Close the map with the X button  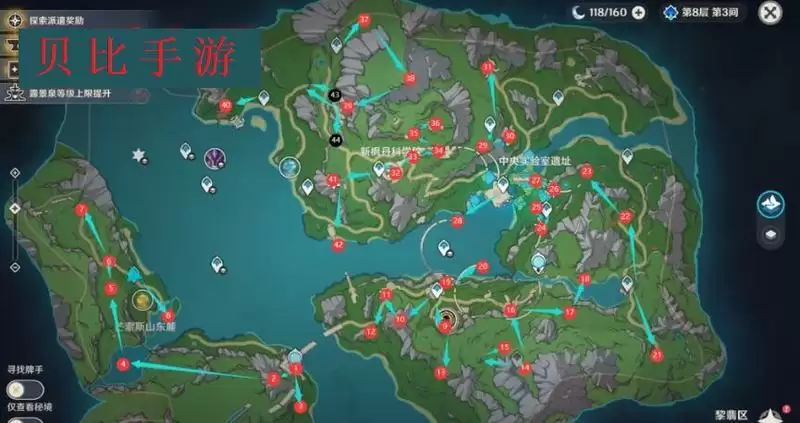(x=769, y=13)
